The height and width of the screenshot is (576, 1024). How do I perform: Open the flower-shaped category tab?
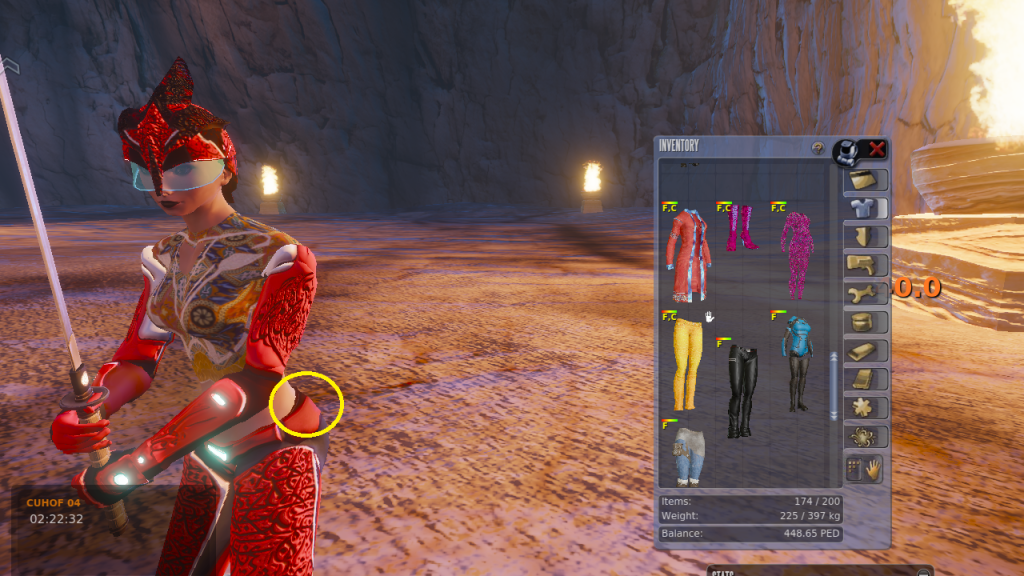pyautogui.click(x=866, y=408)
